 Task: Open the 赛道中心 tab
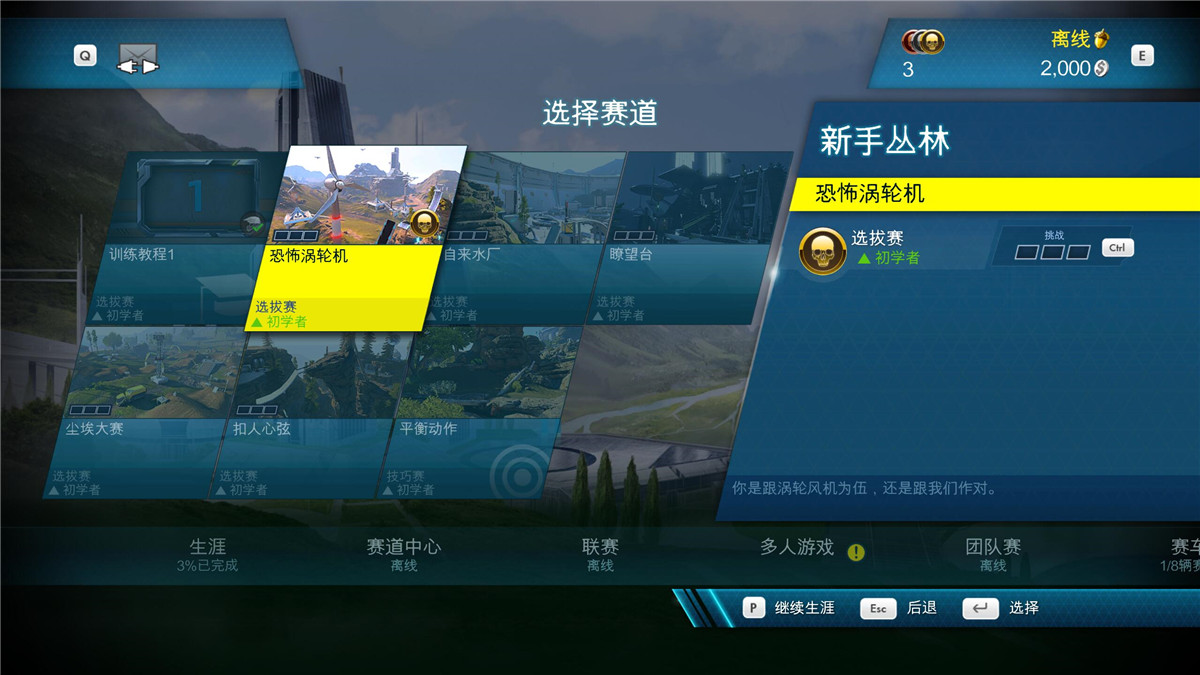pyautogui.click(x=404, y=555)
